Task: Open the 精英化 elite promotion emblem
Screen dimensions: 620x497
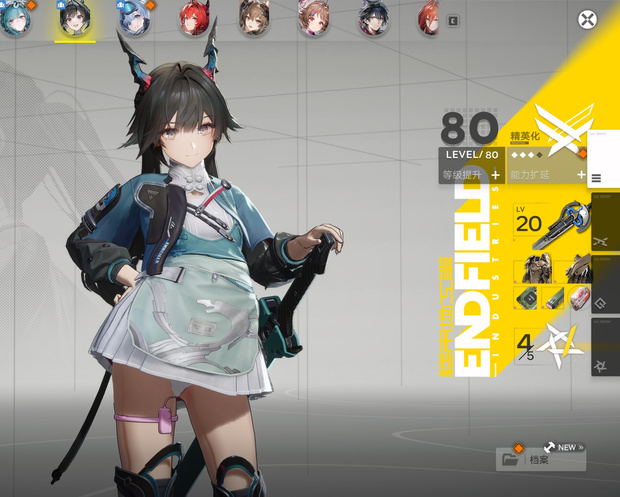Action: pos(553,127)
